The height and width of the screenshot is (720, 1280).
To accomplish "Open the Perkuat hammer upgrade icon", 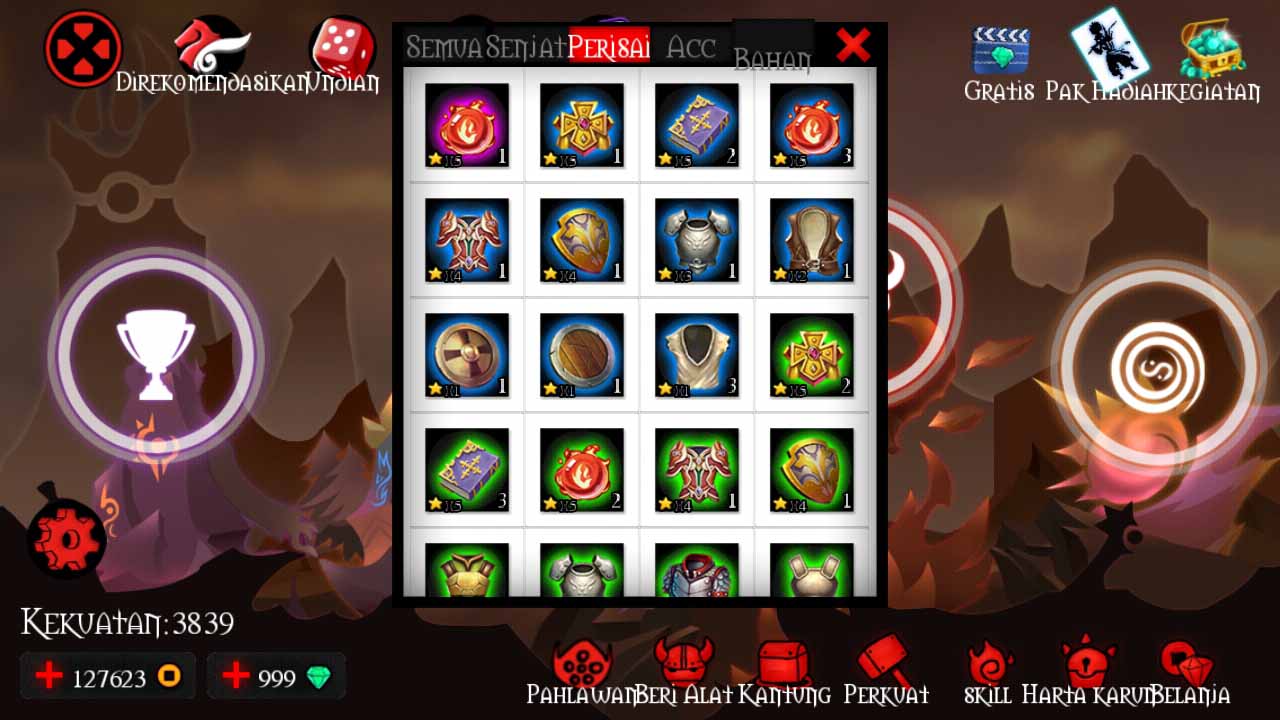I will (884, 660).
